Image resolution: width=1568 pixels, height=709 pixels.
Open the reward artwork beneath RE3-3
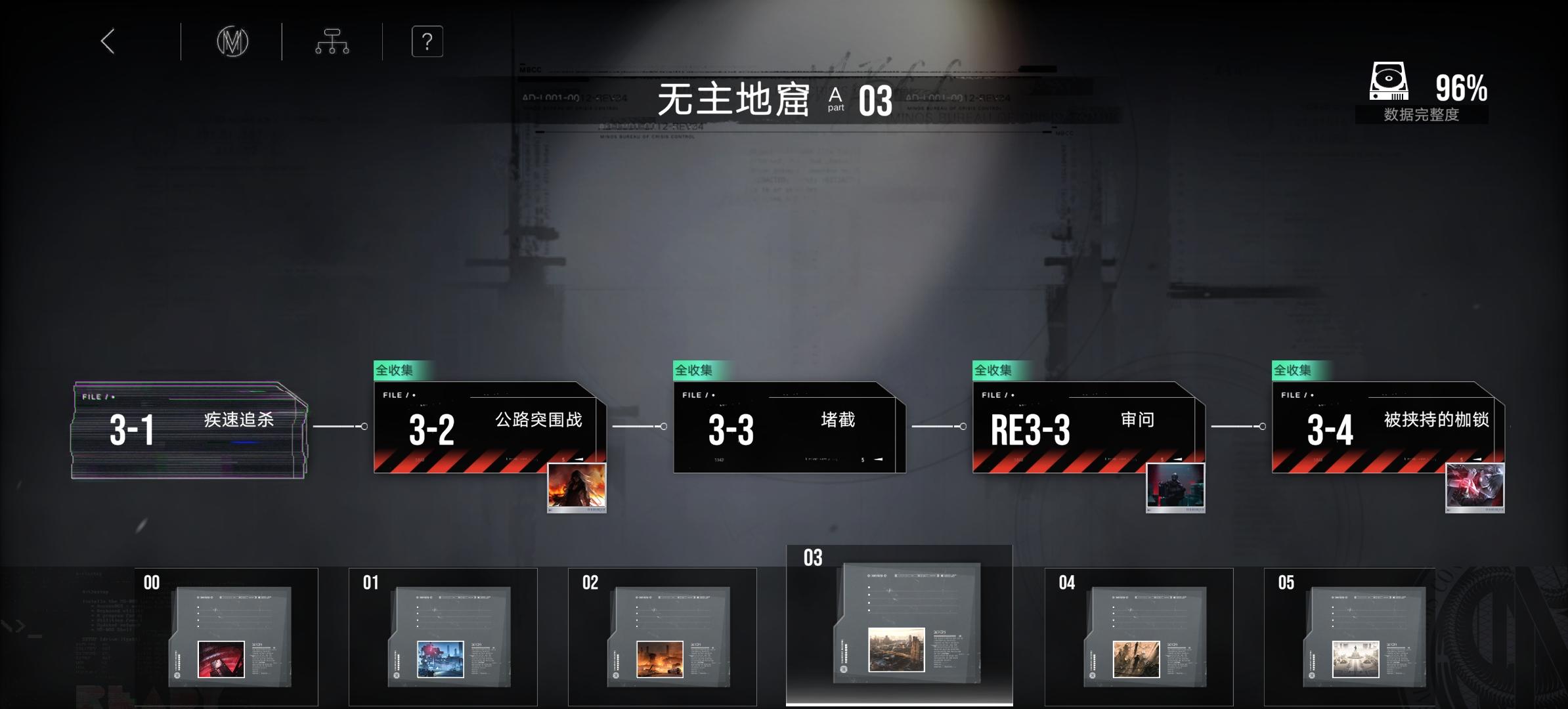(x=1175, y=487)
